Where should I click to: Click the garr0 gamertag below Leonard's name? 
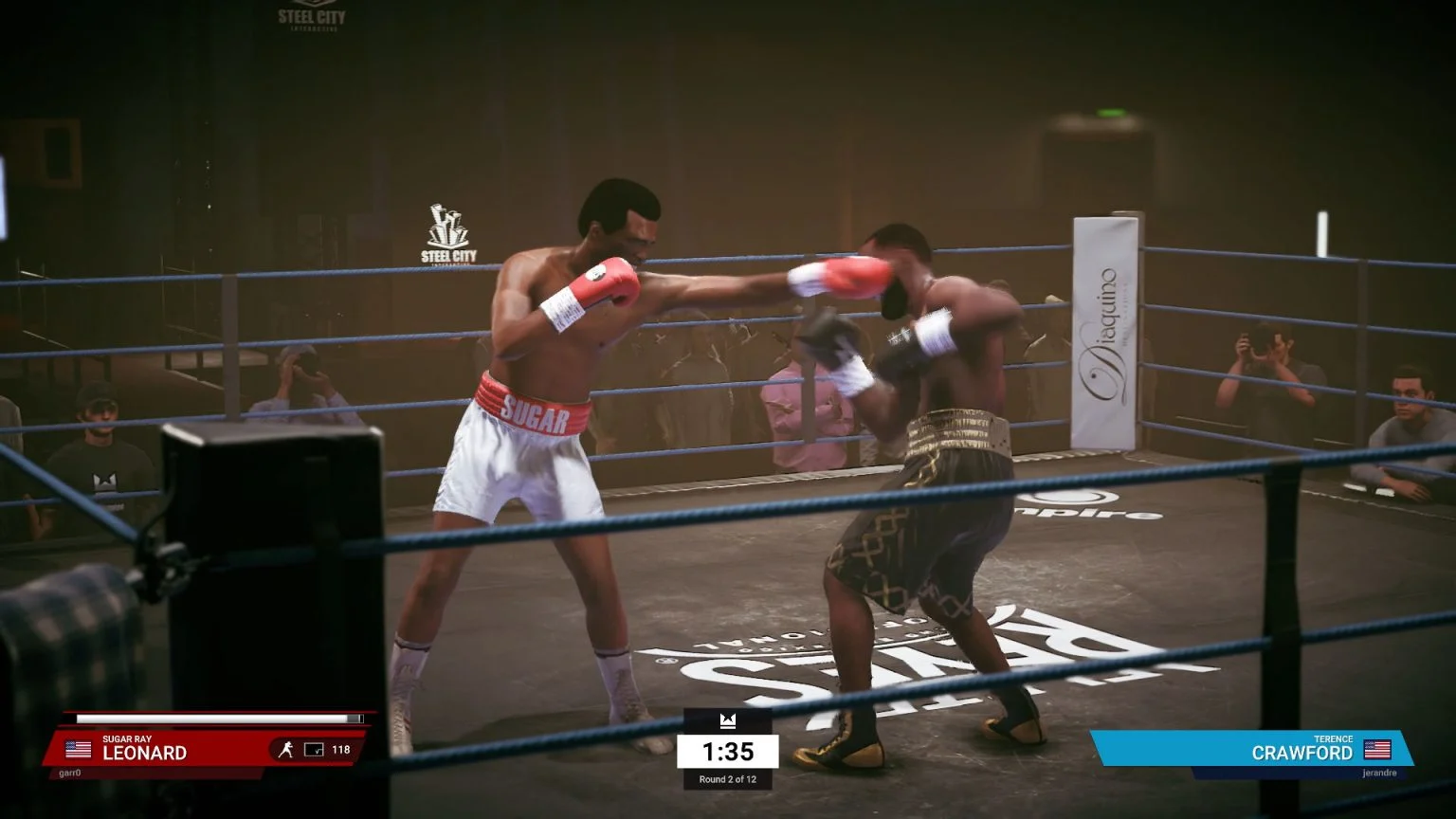71,773
